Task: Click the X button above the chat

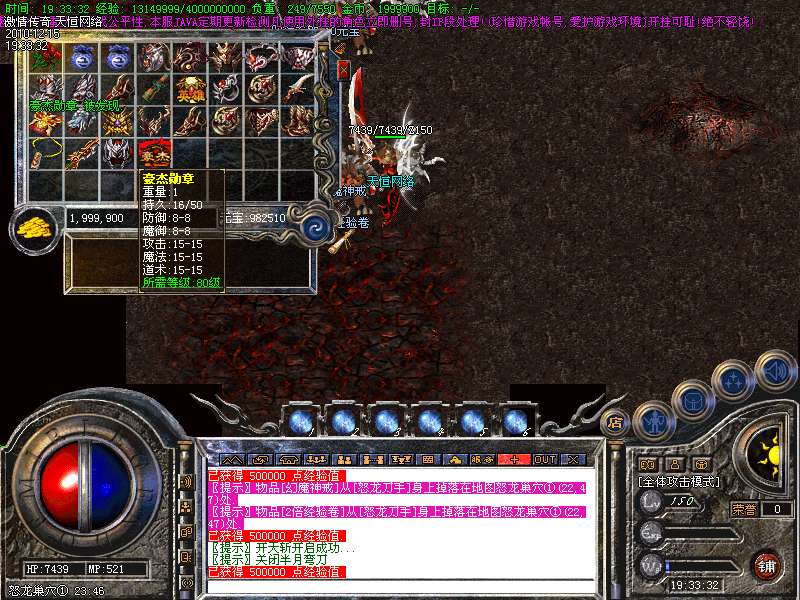Action: (573, 459)
